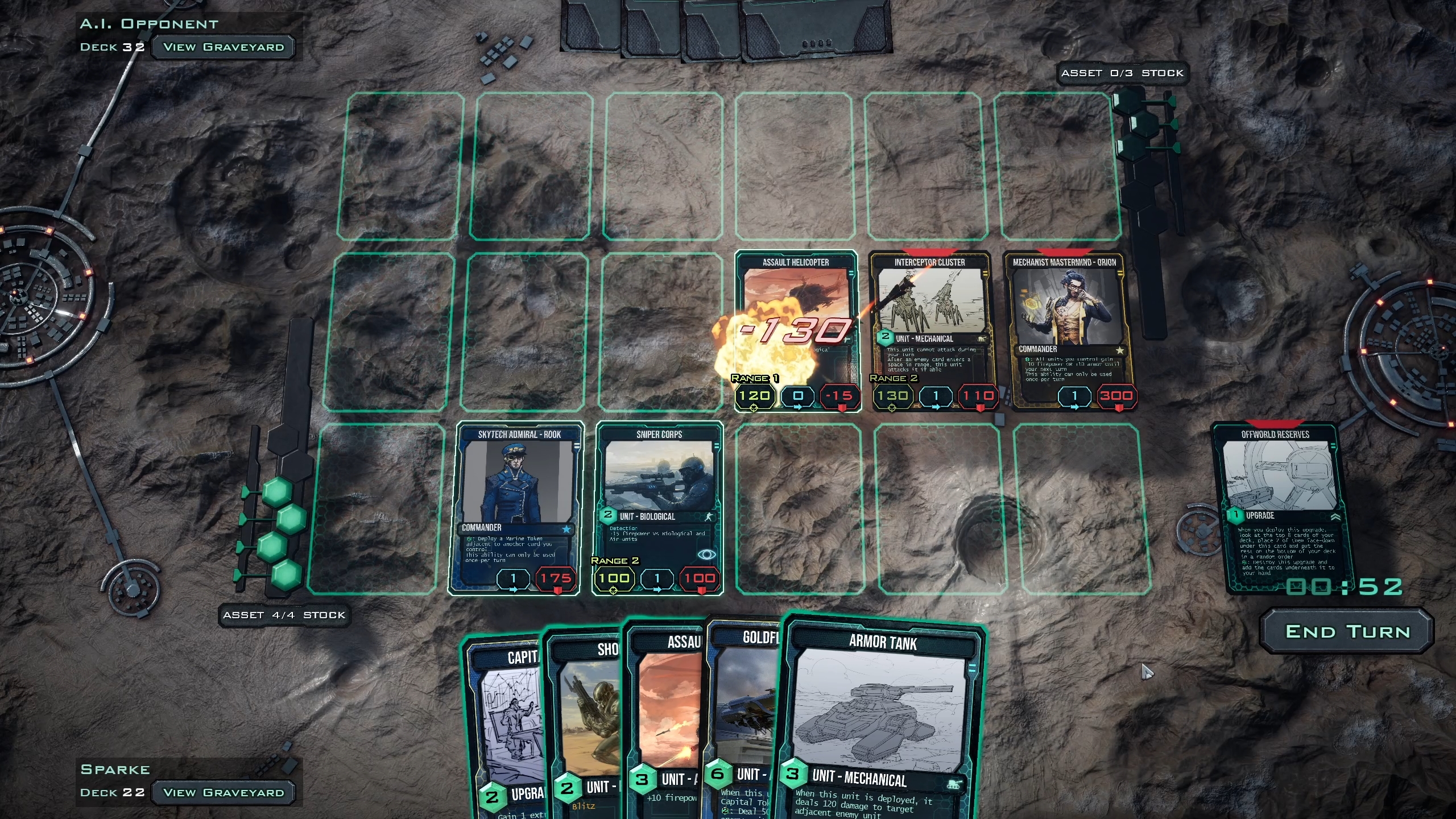End the current turn

click(x=1347, y=632)
